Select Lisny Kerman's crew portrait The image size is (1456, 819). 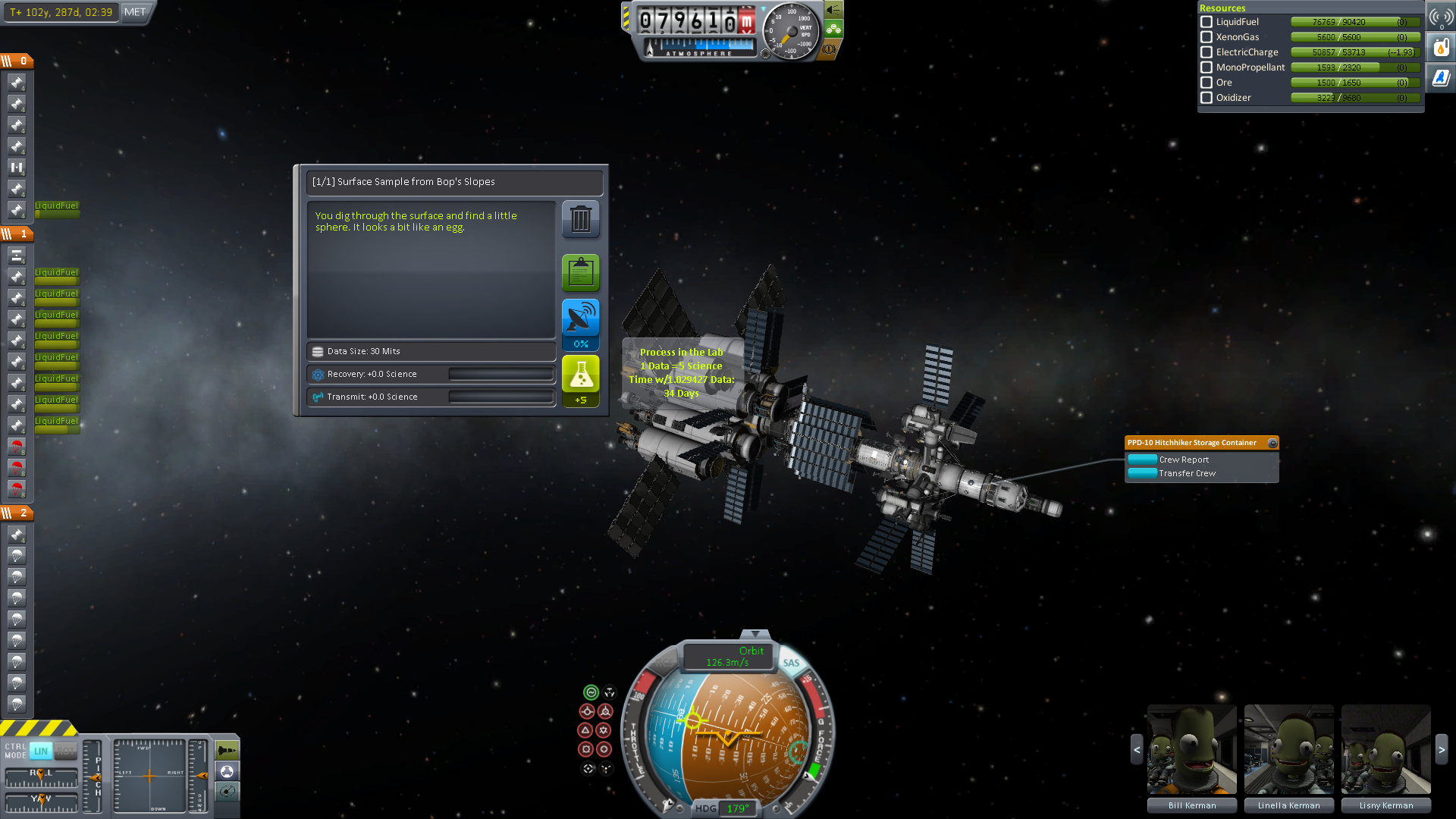tap(1385, 749)
